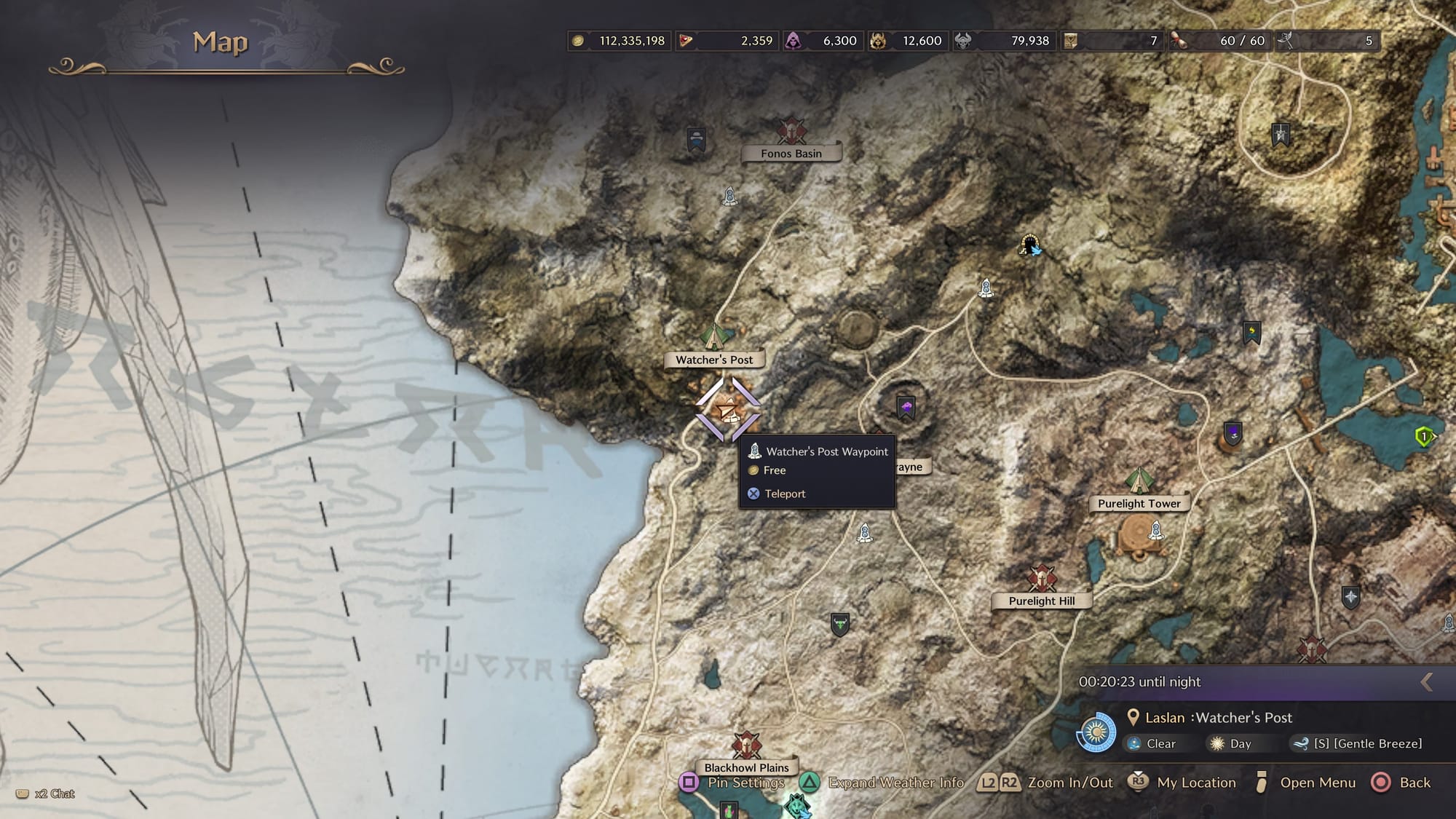Select the Purelight Hill map marker

pyautogui.click(x=1042, y=579)
